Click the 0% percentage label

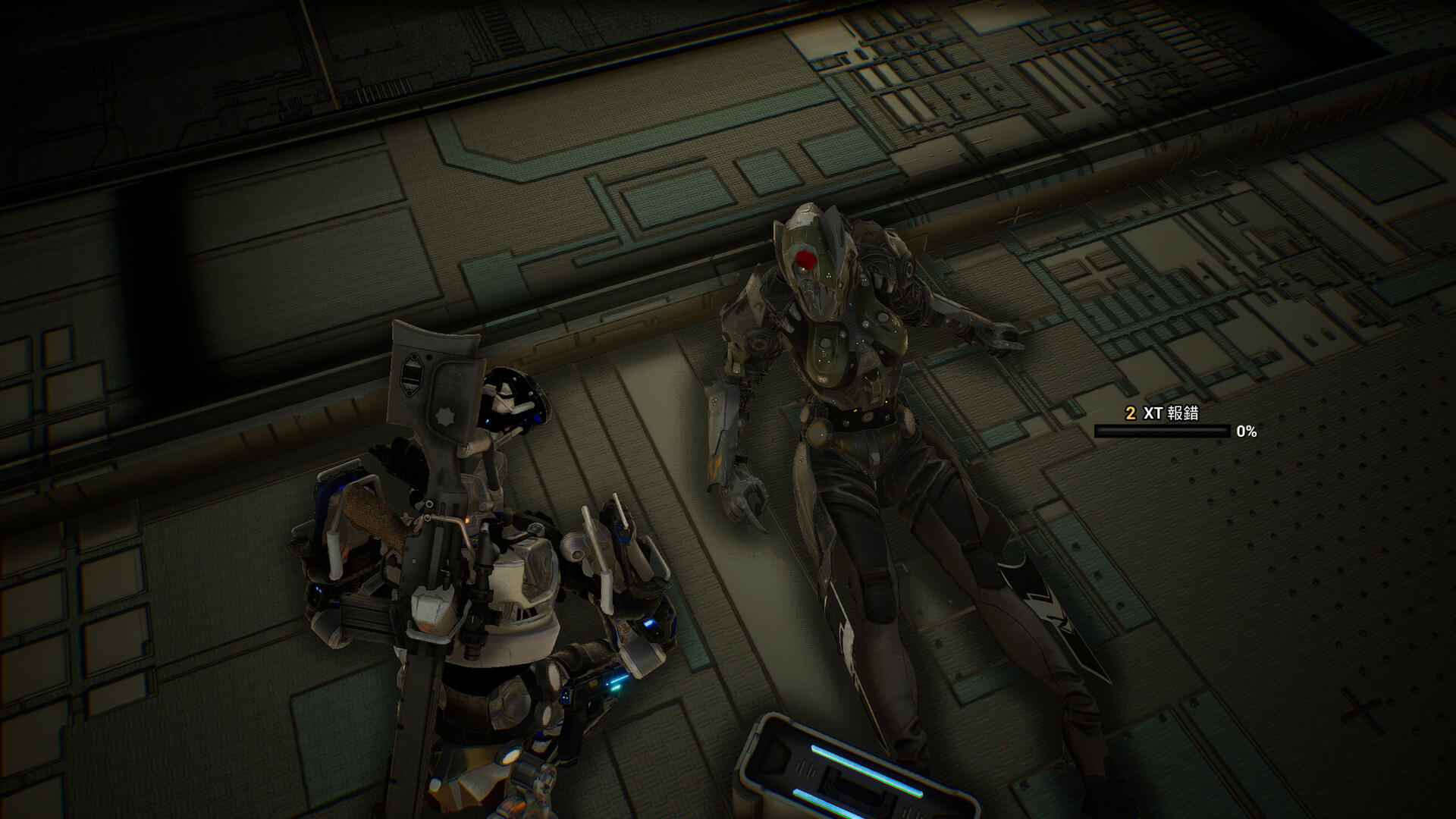coord(1246,433)
